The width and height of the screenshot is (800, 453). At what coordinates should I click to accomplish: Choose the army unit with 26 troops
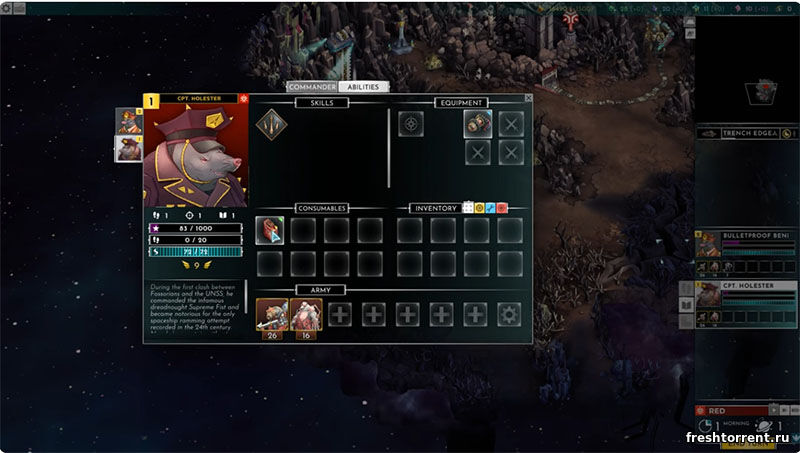[272, 314]
